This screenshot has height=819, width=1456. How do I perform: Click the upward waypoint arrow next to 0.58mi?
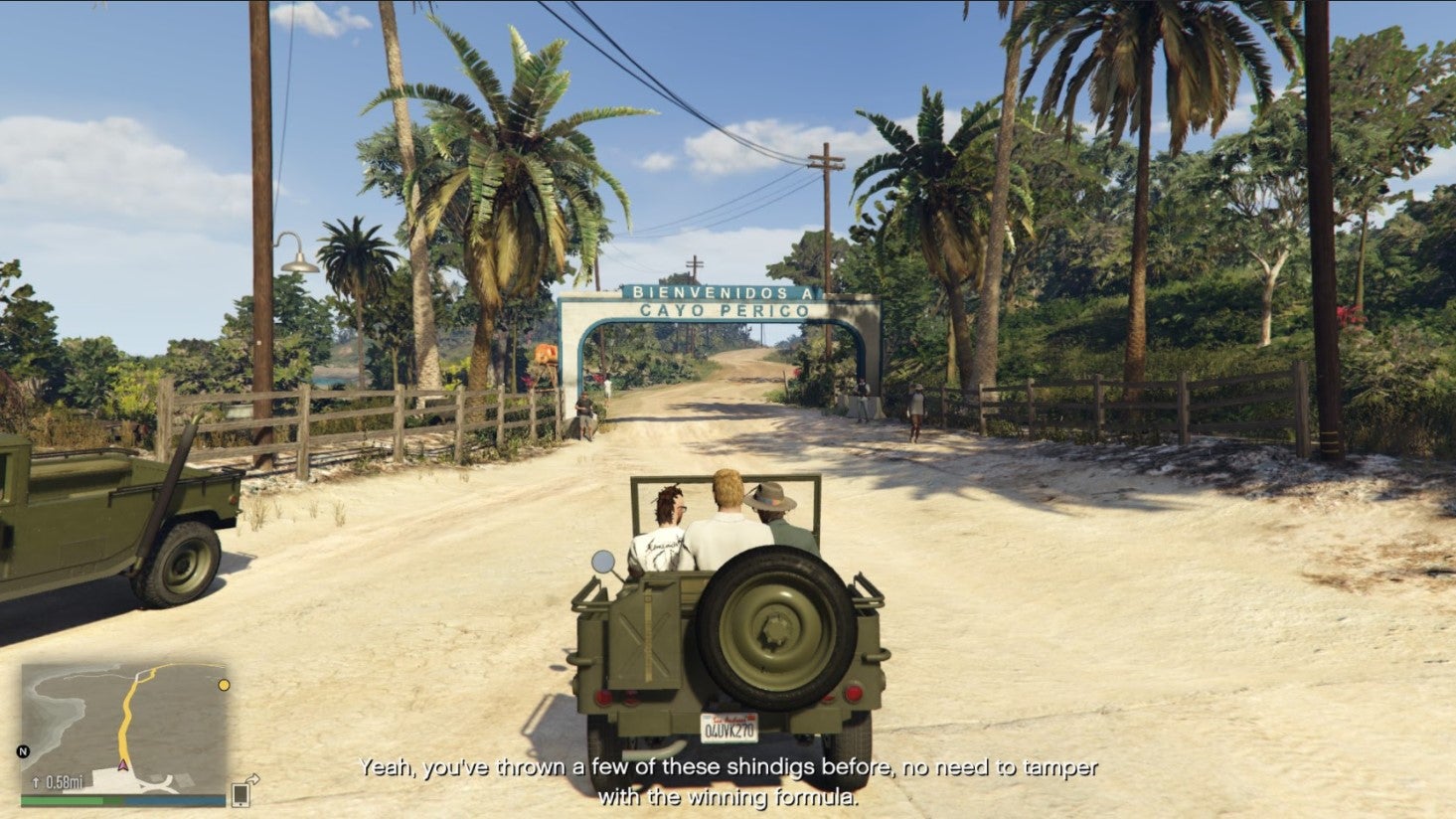point(36,781)
